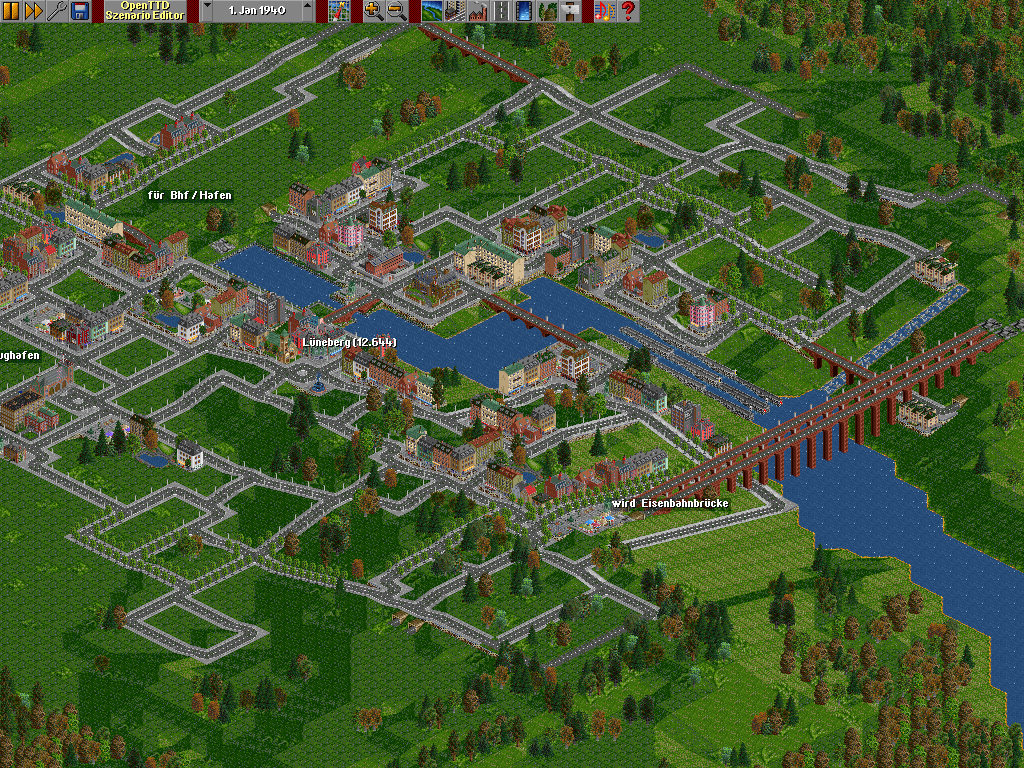Zoom in with the magnifier plus
This screenshot has height=768, width=1024.
coord(373,11)
